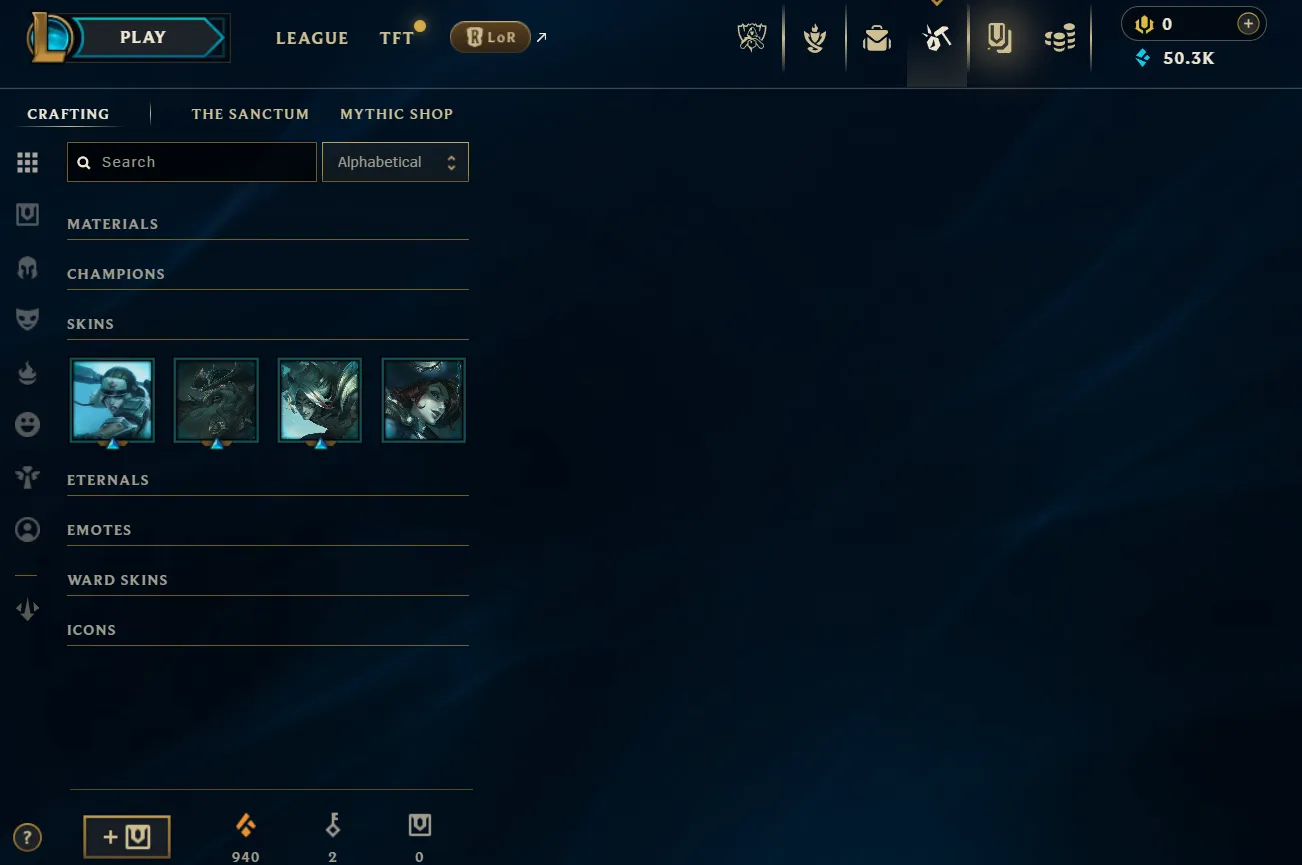Screen dimensions: 1302x865
Task: Open the Alphabetical sort dropdown
Action: 395,161
